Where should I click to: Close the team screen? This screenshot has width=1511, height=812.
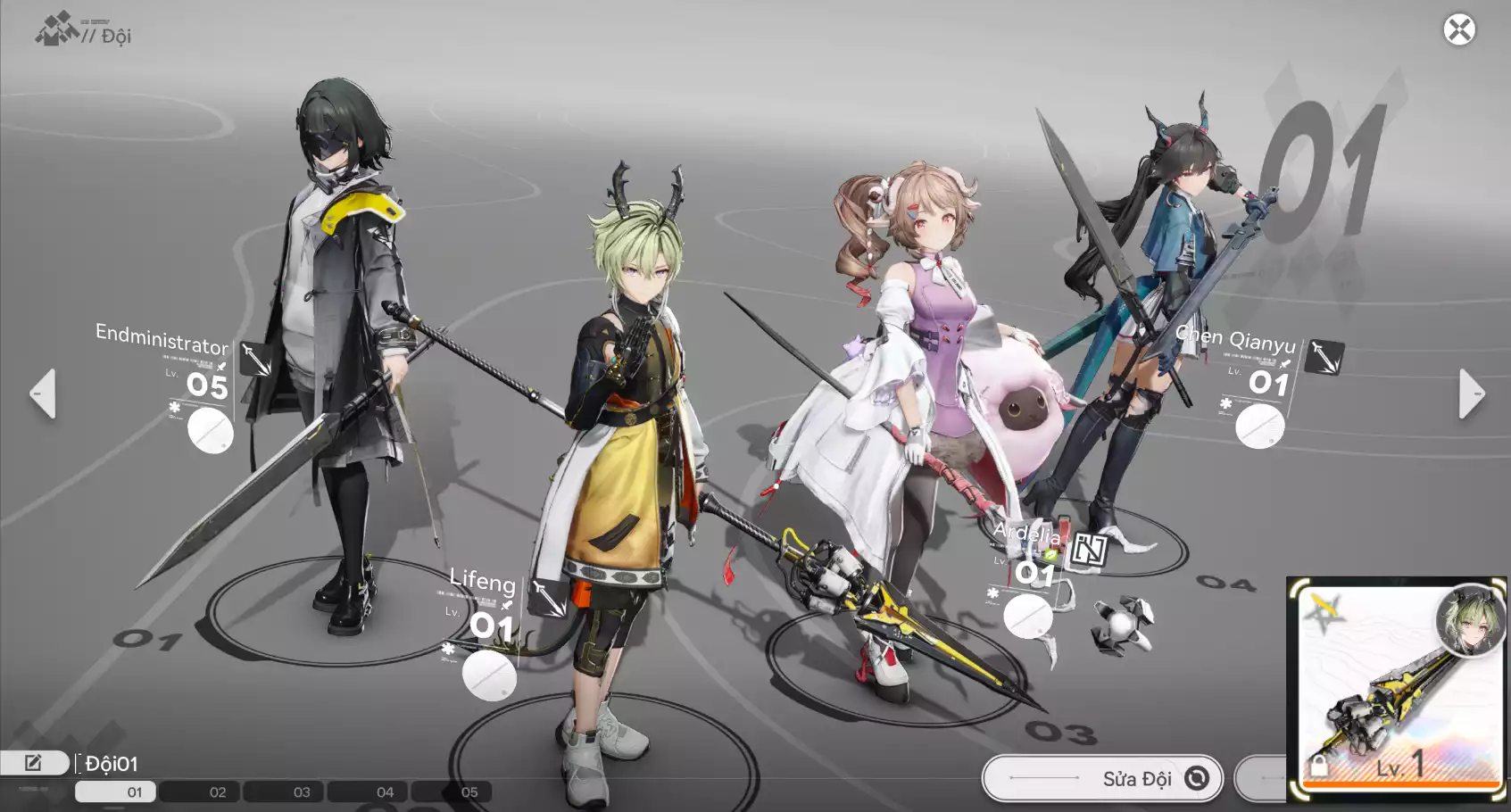tap(1459, 30)
